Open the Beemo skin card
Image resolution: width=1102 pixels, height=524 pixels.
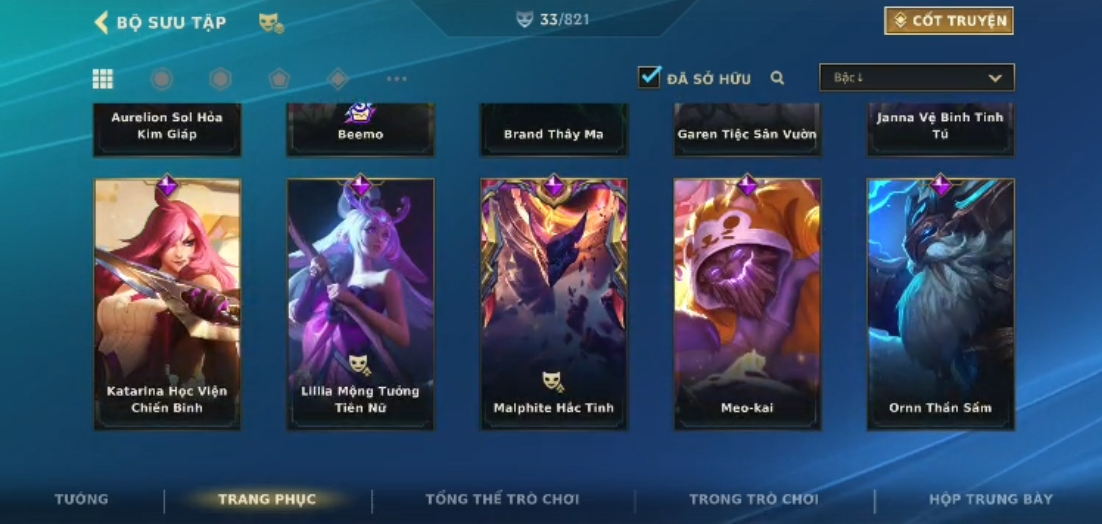(x=360, y=130)
